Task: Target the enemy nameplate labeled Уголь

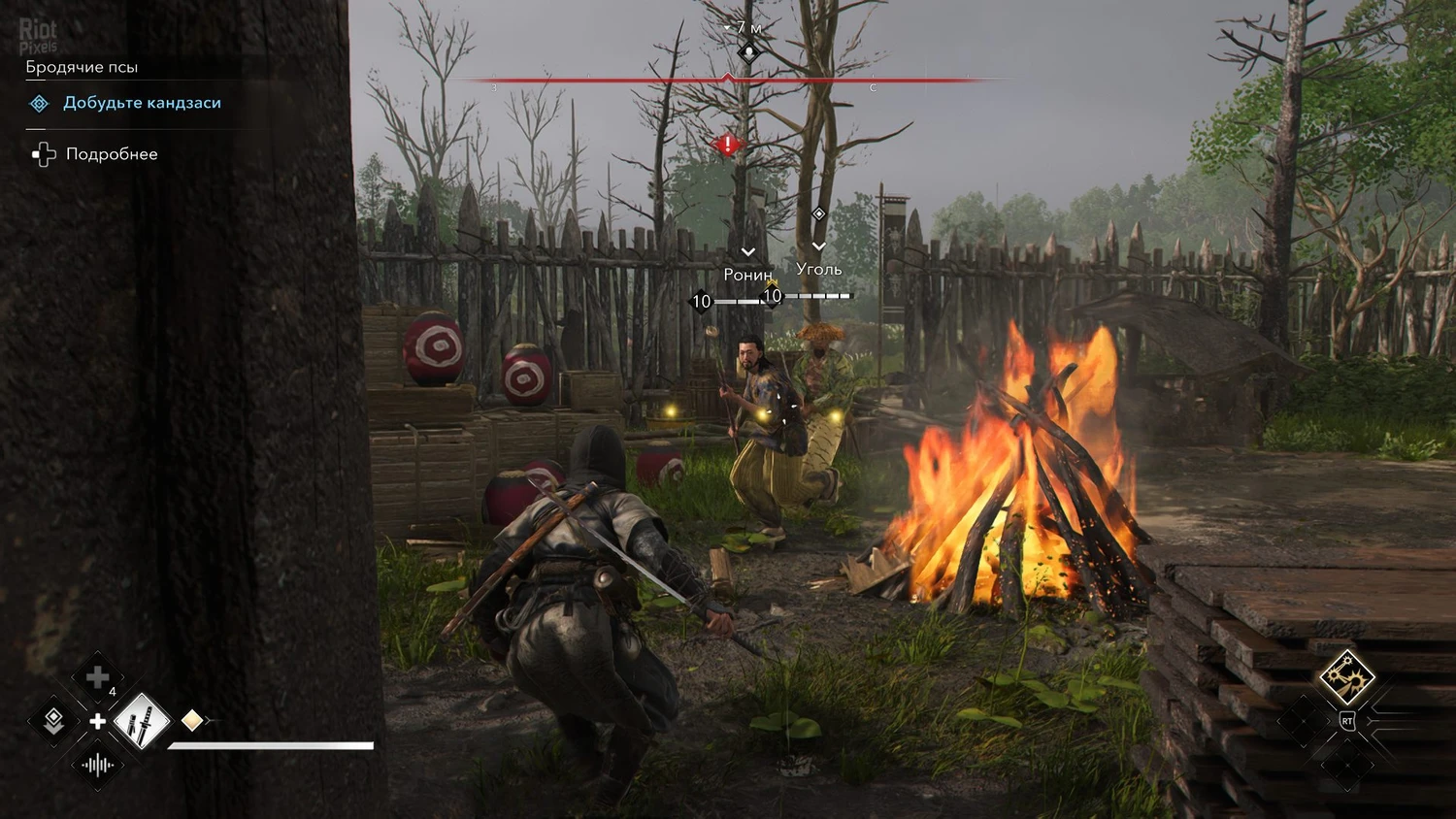Action: pyautogui.click(x=818, y=269)
